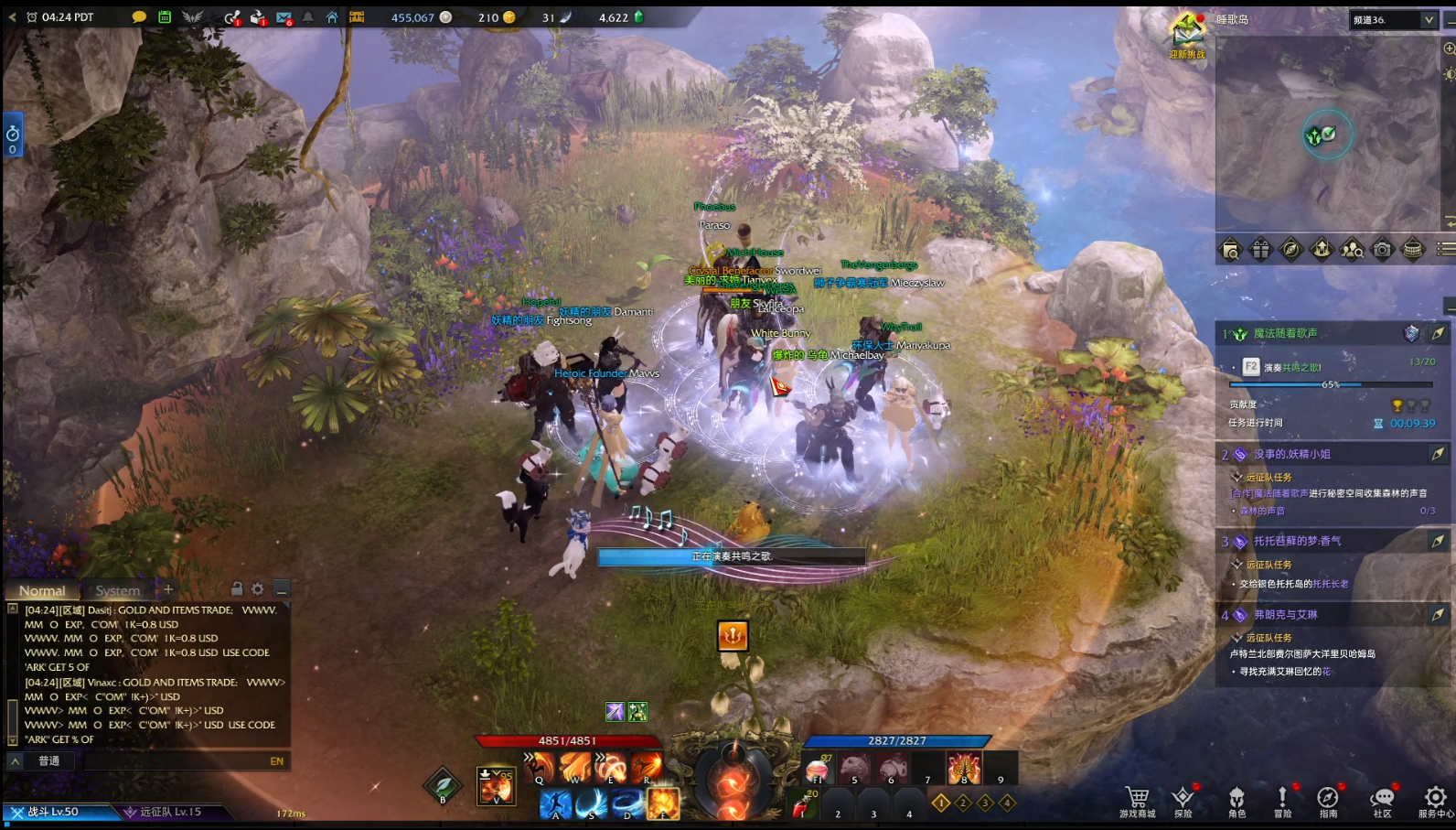This screenshot has height=830, width=1456.
Task: Open chat settings gear icon
Action: (258, 589)
